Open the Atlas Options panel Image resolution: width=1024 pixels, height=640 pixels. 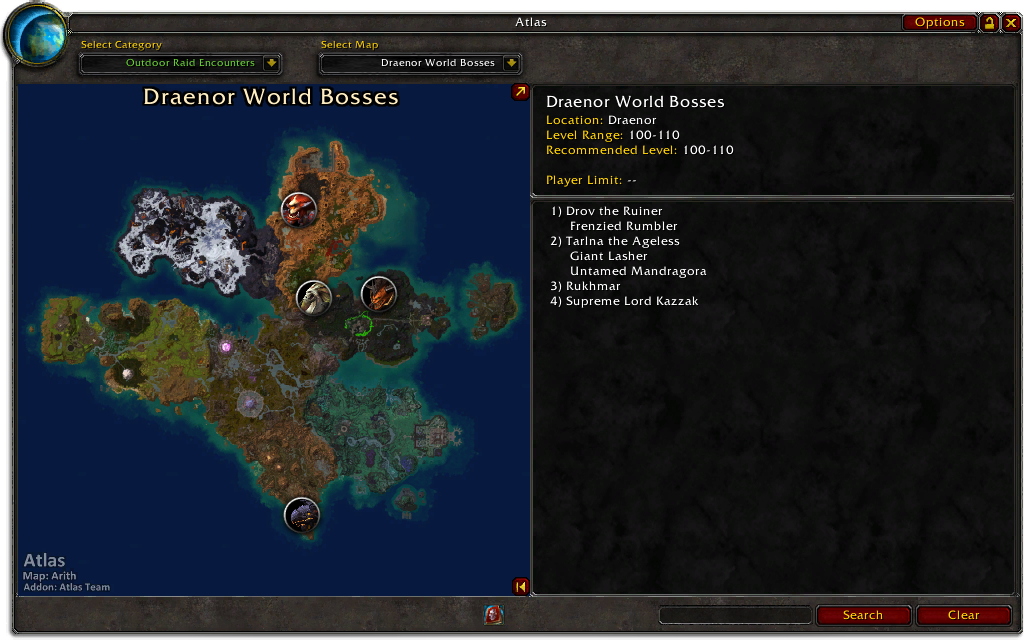coord(939,22)
